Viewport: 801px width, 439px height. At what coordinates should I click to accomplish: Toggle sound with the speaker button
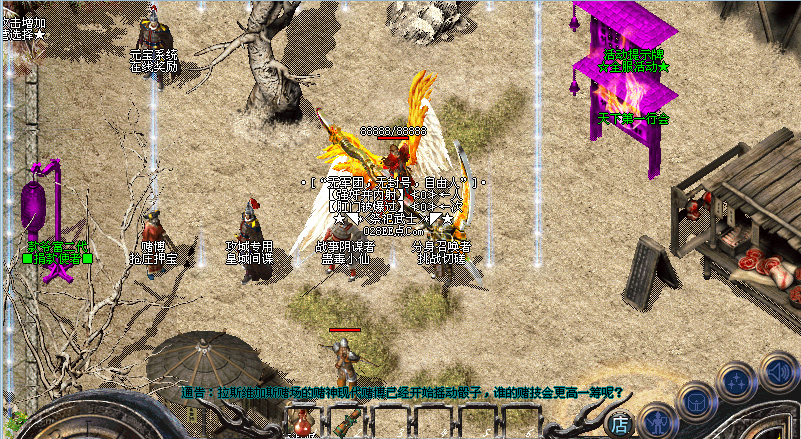tap(778, 369)
